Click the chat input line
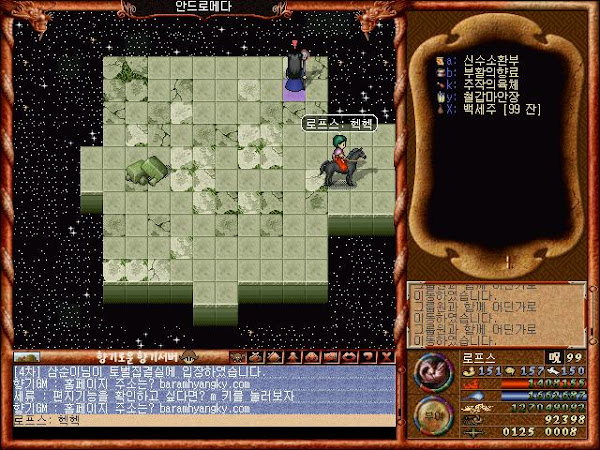This screenshot has width=600, height=450. [200, 420]
